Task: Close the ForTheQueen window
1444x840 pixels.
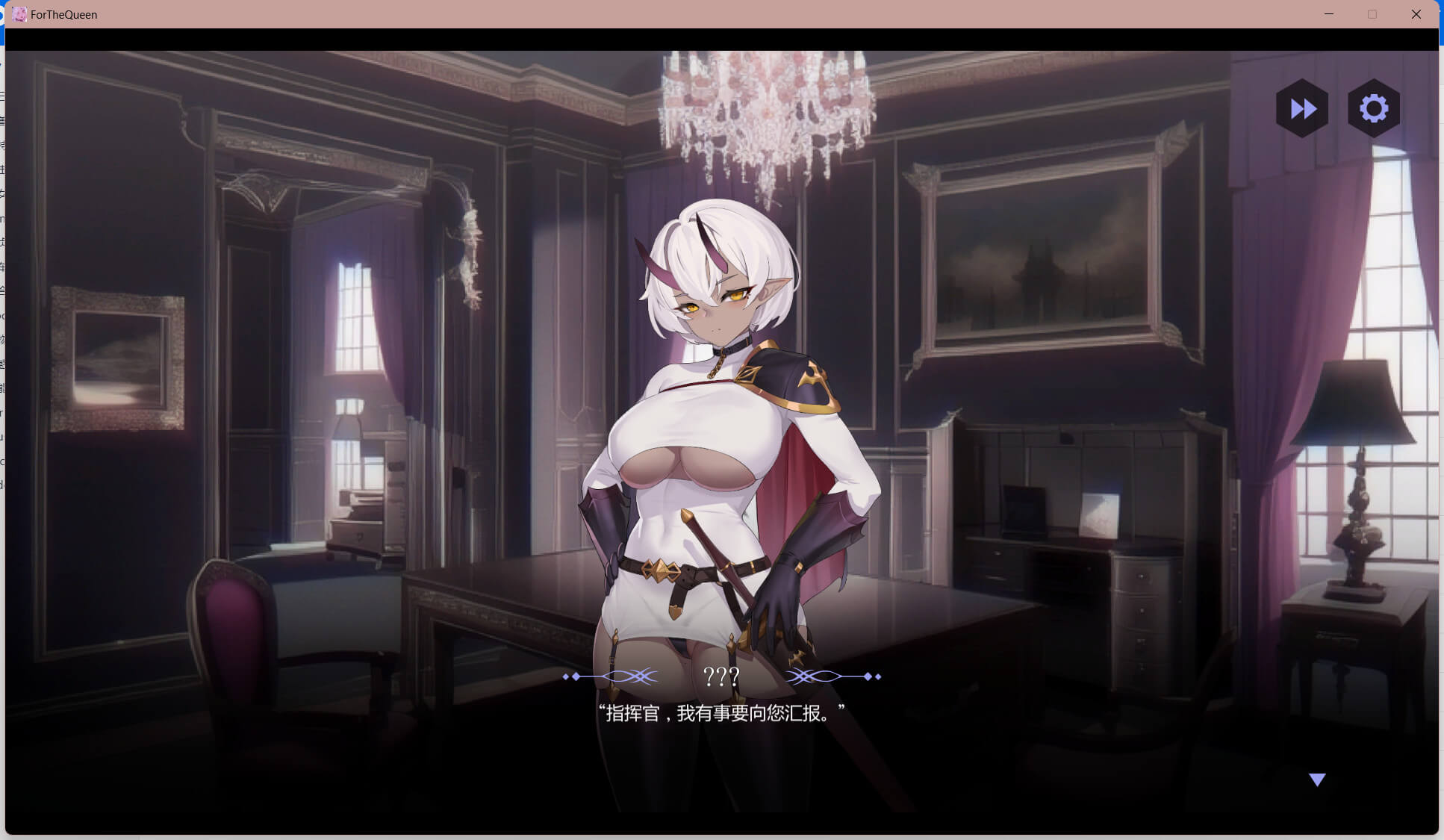Action: 1416,14
